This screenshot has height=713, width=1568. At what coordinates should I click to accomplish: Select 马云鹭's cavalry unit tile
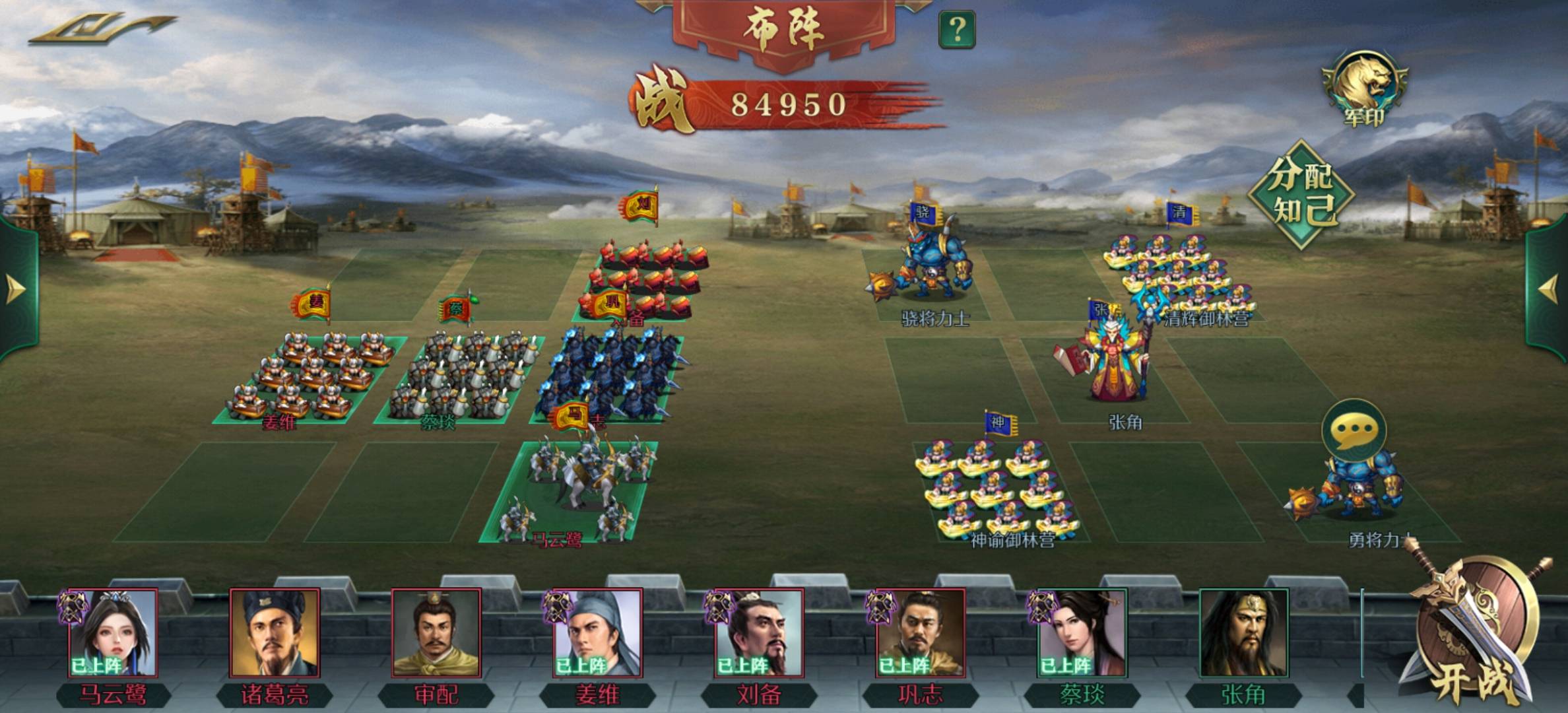click(x=571, y=492)
